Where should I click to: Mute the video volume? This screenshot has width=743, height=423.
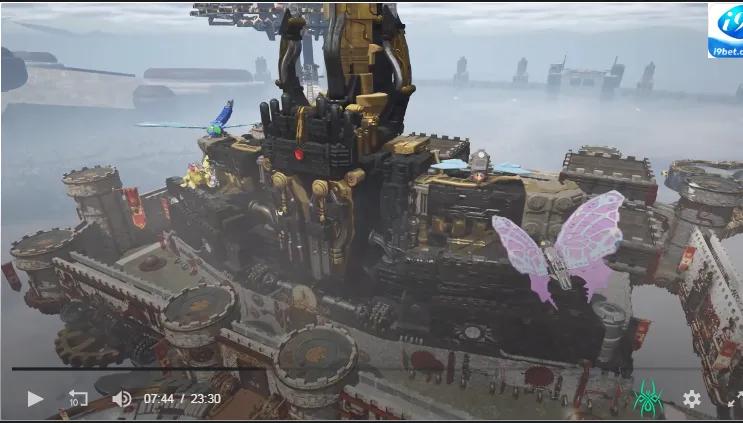tap(121, 399)
